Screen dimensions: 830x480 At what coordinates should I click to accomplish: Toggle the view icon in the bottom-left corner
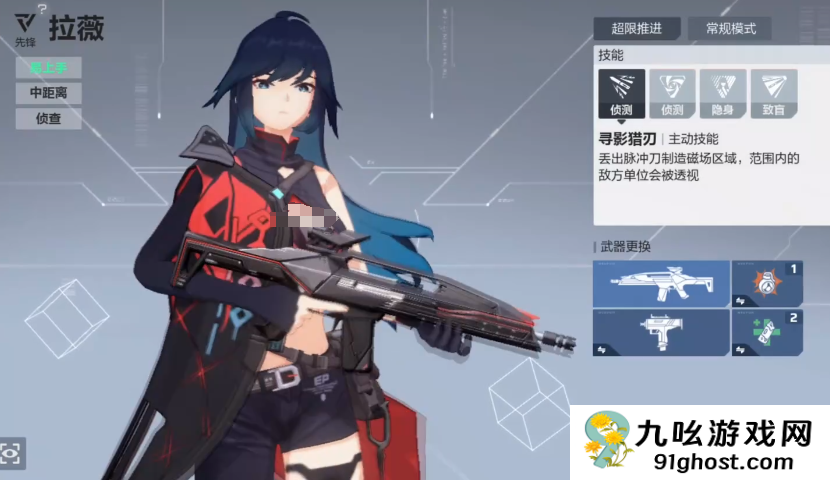(x=12, y=453)
